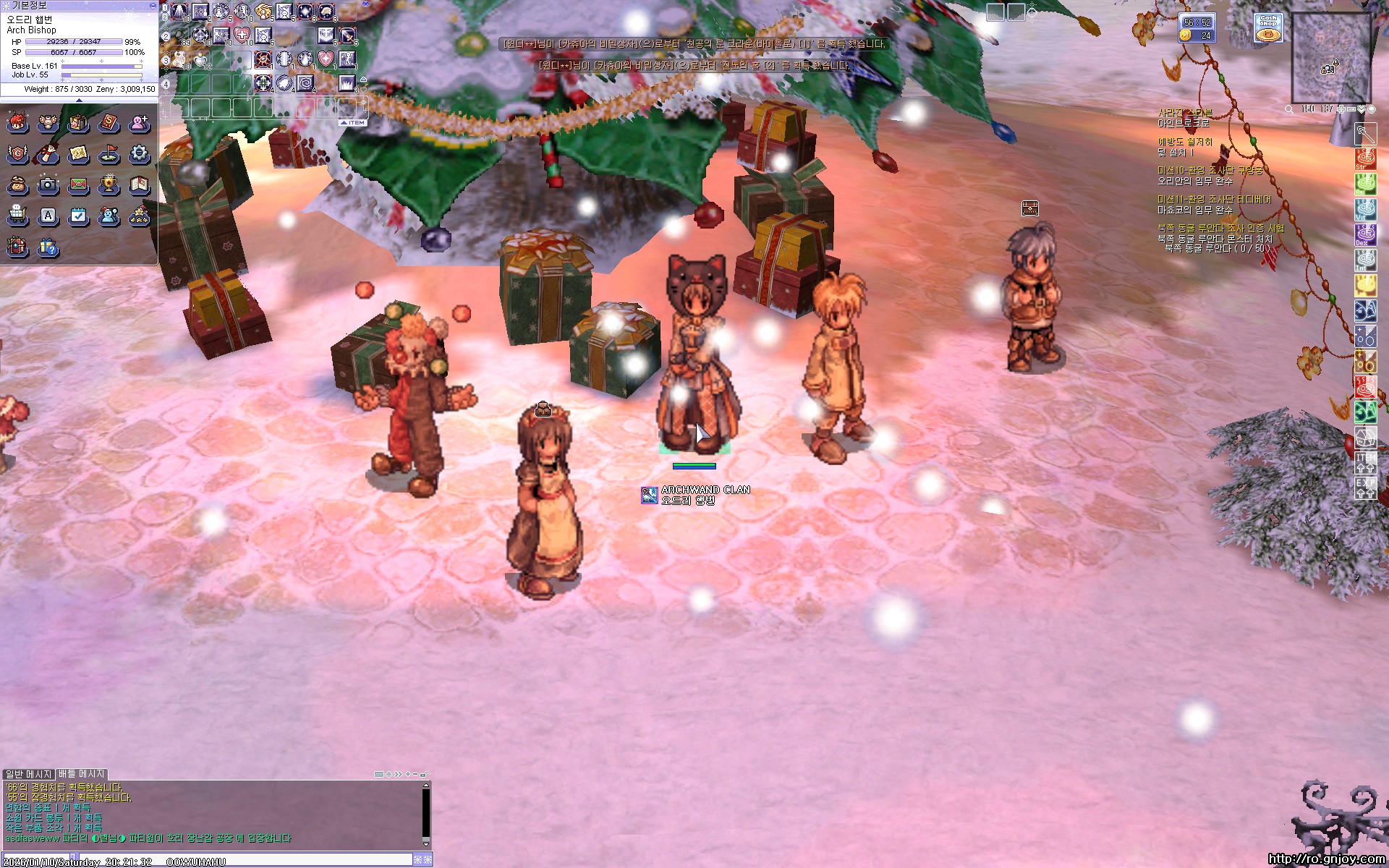Switch to the 배틀 메시지 chat tab
1389x868 pixels.
pyautogui.click(x=82, y=774)
